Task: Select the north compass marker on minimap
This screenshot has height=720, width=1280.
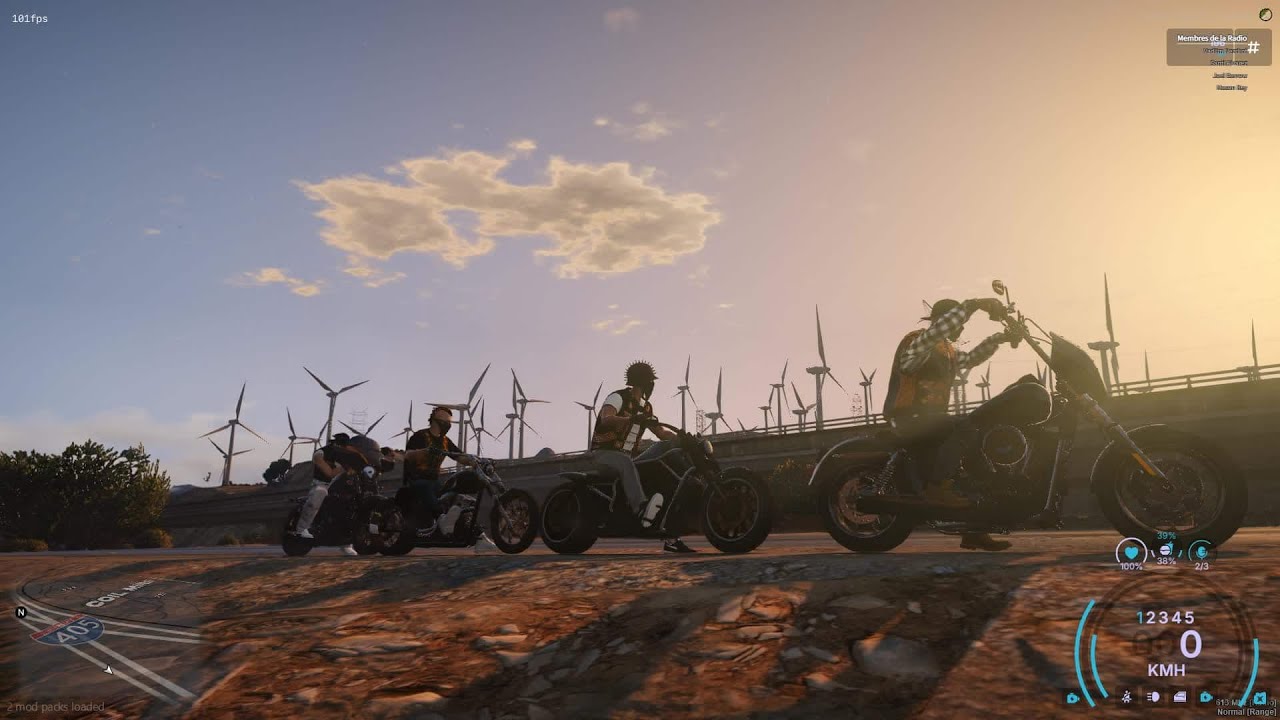Action: coord(21,612)
